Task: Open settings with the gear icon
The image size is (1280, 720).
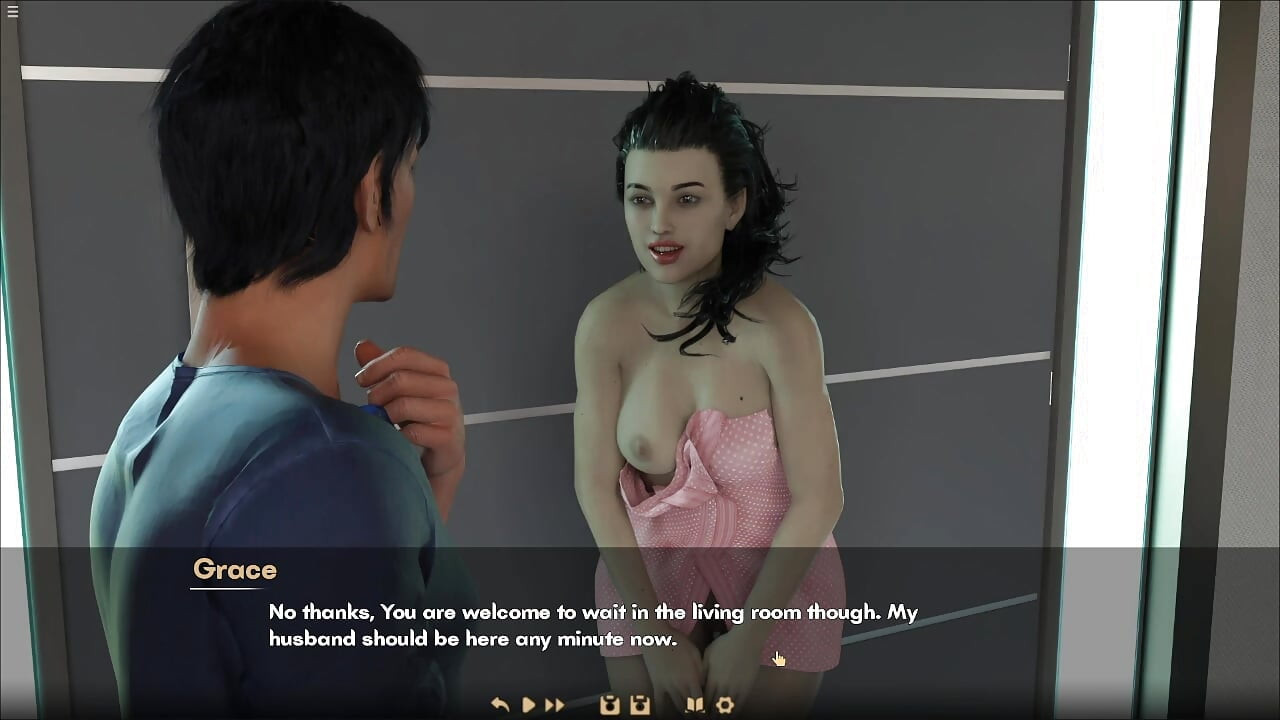Action: 725,705
